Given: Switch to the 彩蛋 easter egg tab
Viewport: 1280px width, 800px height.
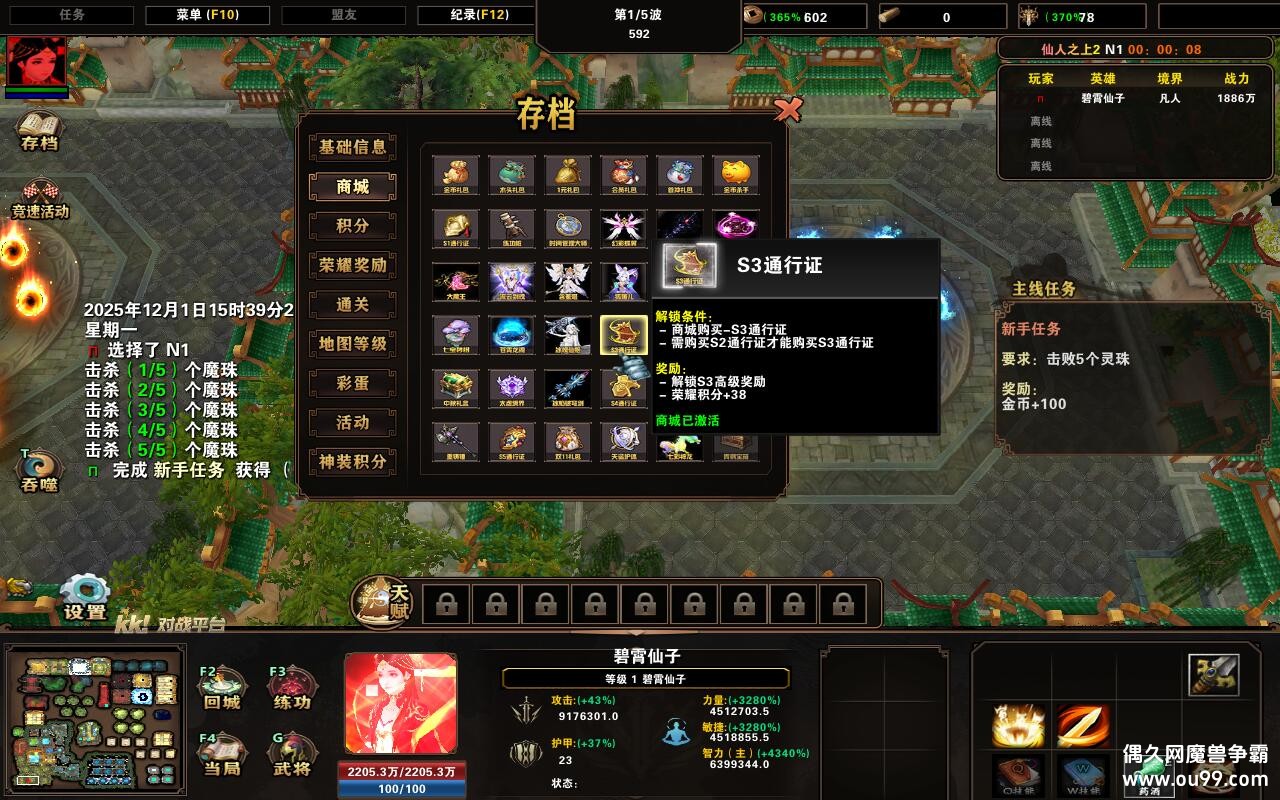Looking at the screenshot, I should pos(351,383).
